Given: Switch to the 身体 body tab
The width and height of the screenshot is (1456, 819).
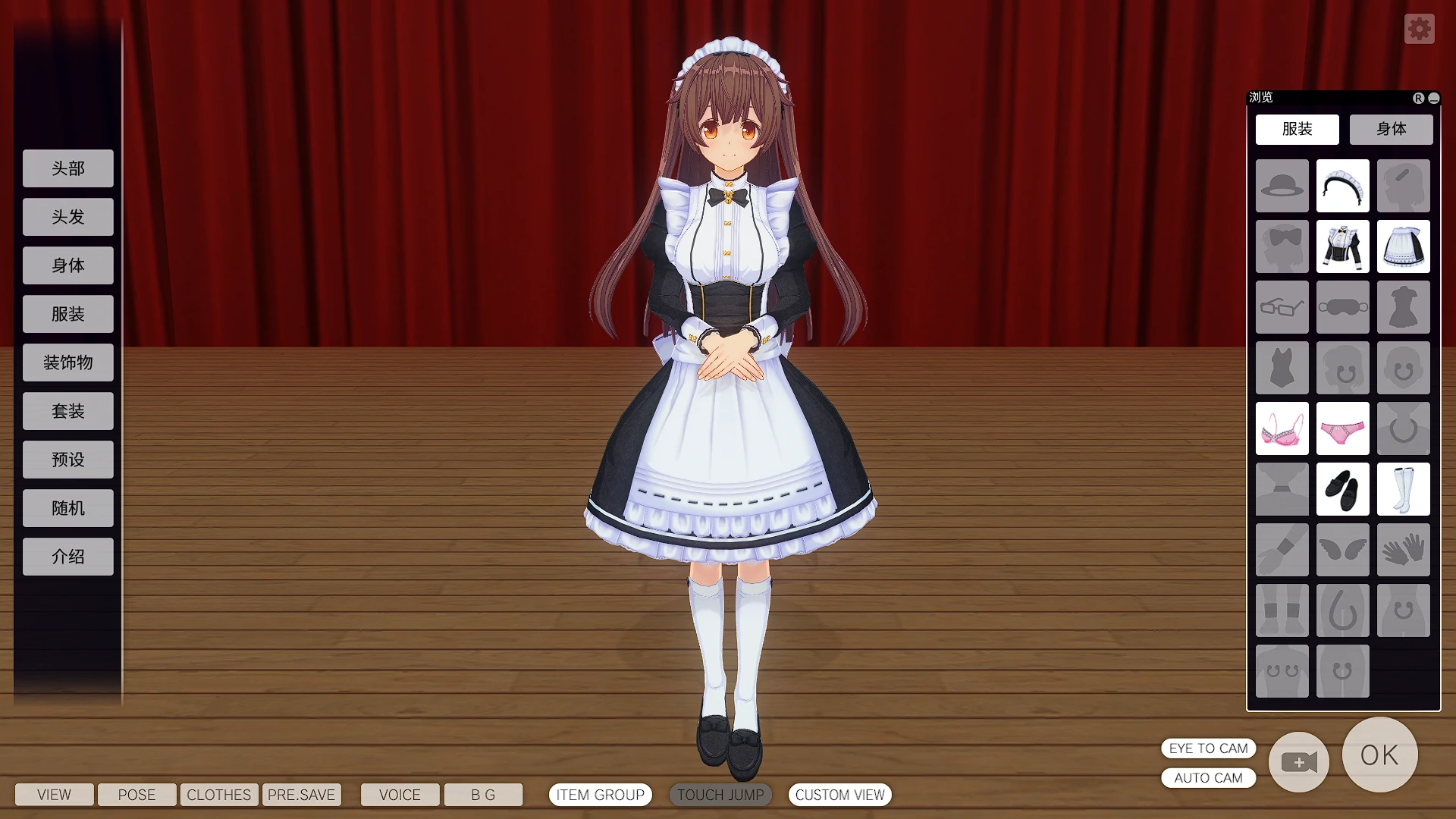Looking at the screenshot, I should click(1391, 129).
